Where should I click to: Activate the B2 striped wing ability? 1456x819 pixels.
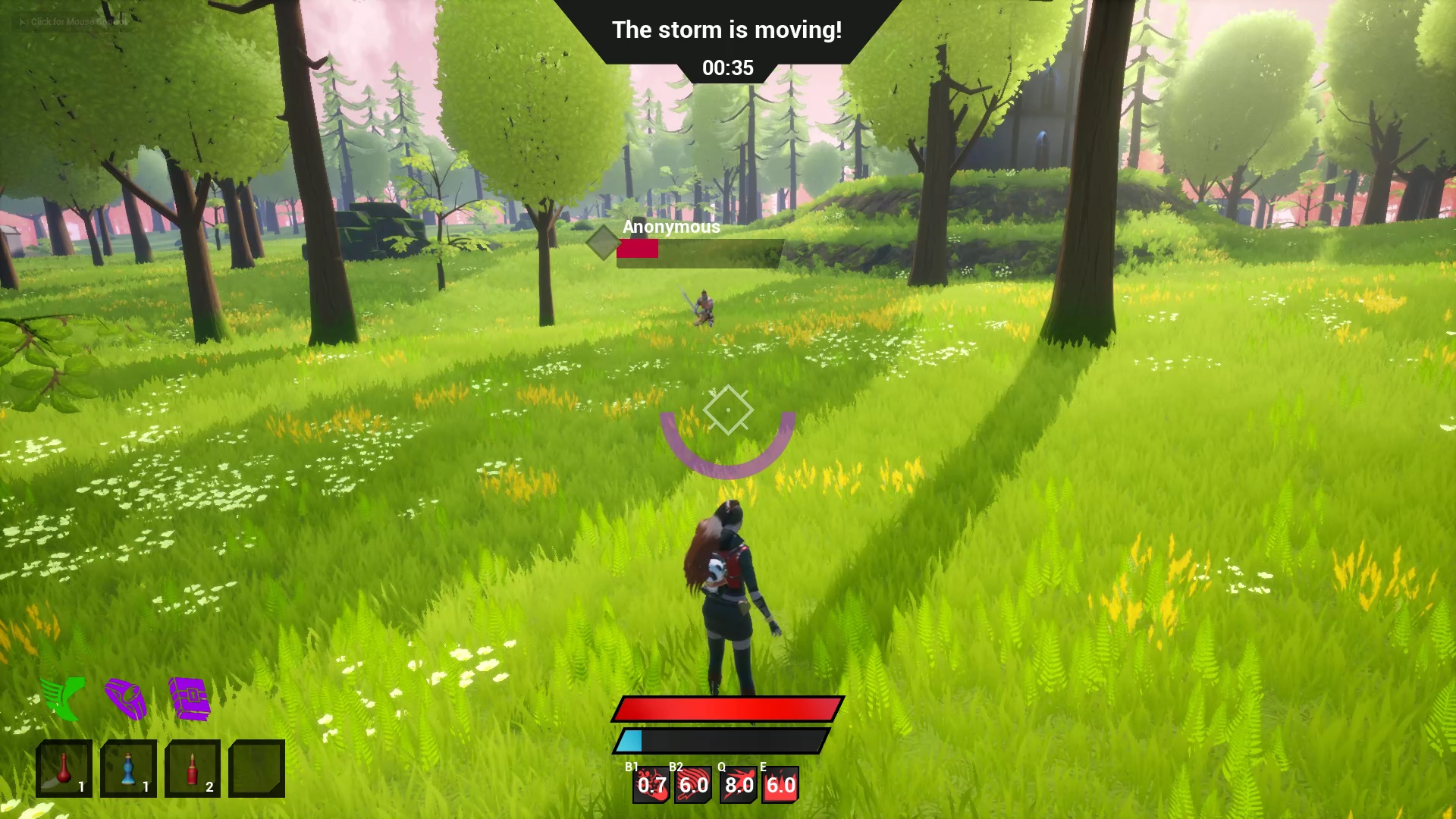click(693, 785)
